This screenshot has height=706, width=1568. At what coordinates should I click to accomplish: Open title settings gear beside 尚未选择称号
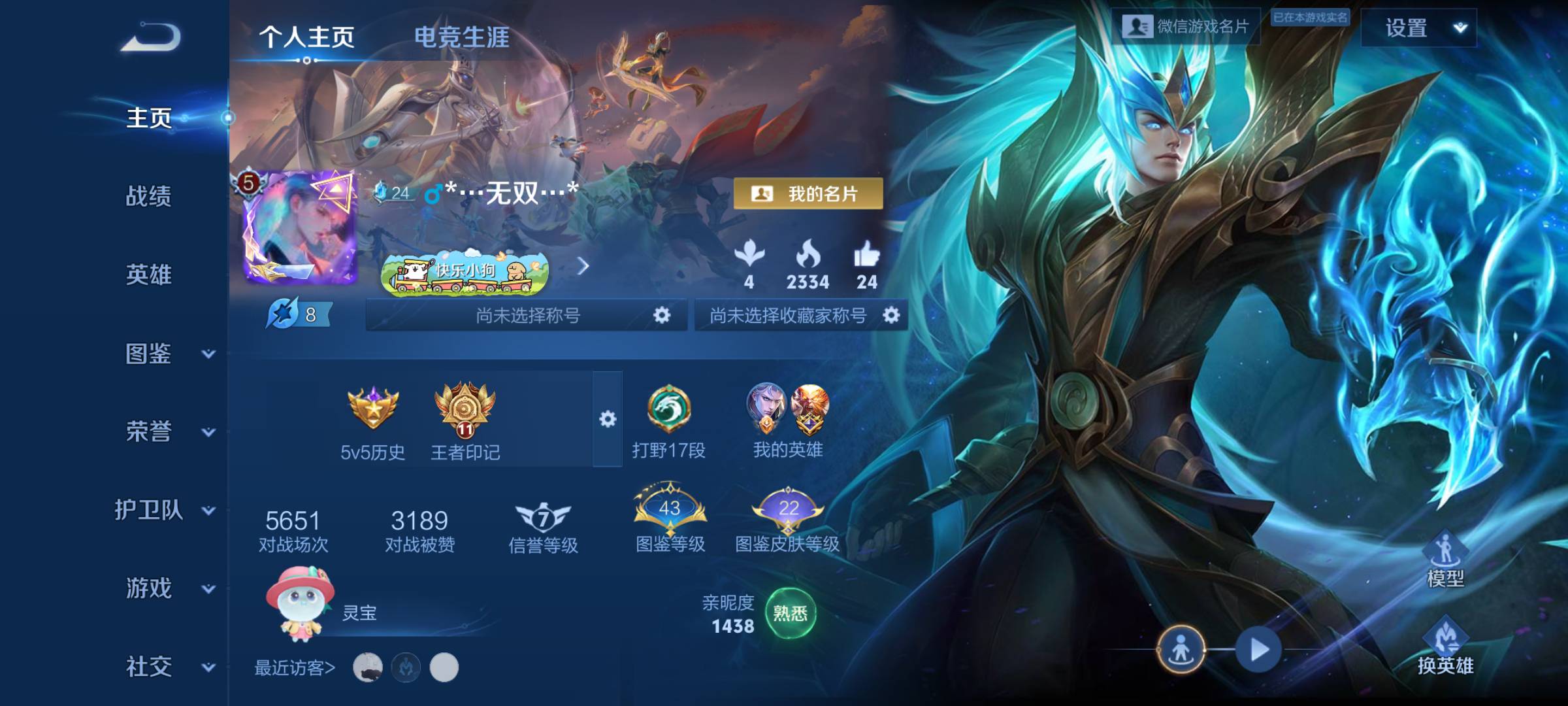click(x=662, y=314)
